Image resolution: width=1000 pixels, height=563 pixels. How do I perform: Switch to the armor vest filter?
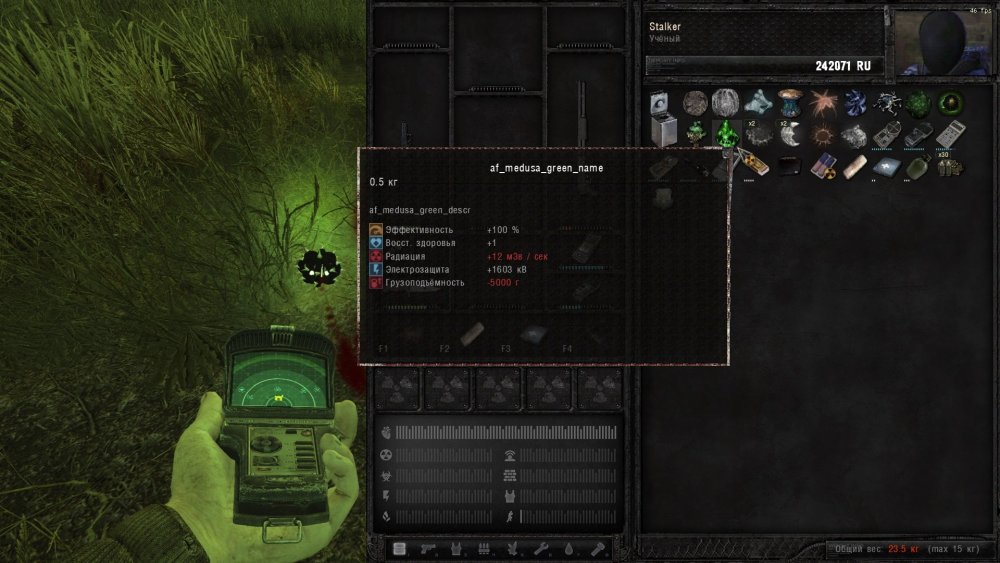(457, 548)
